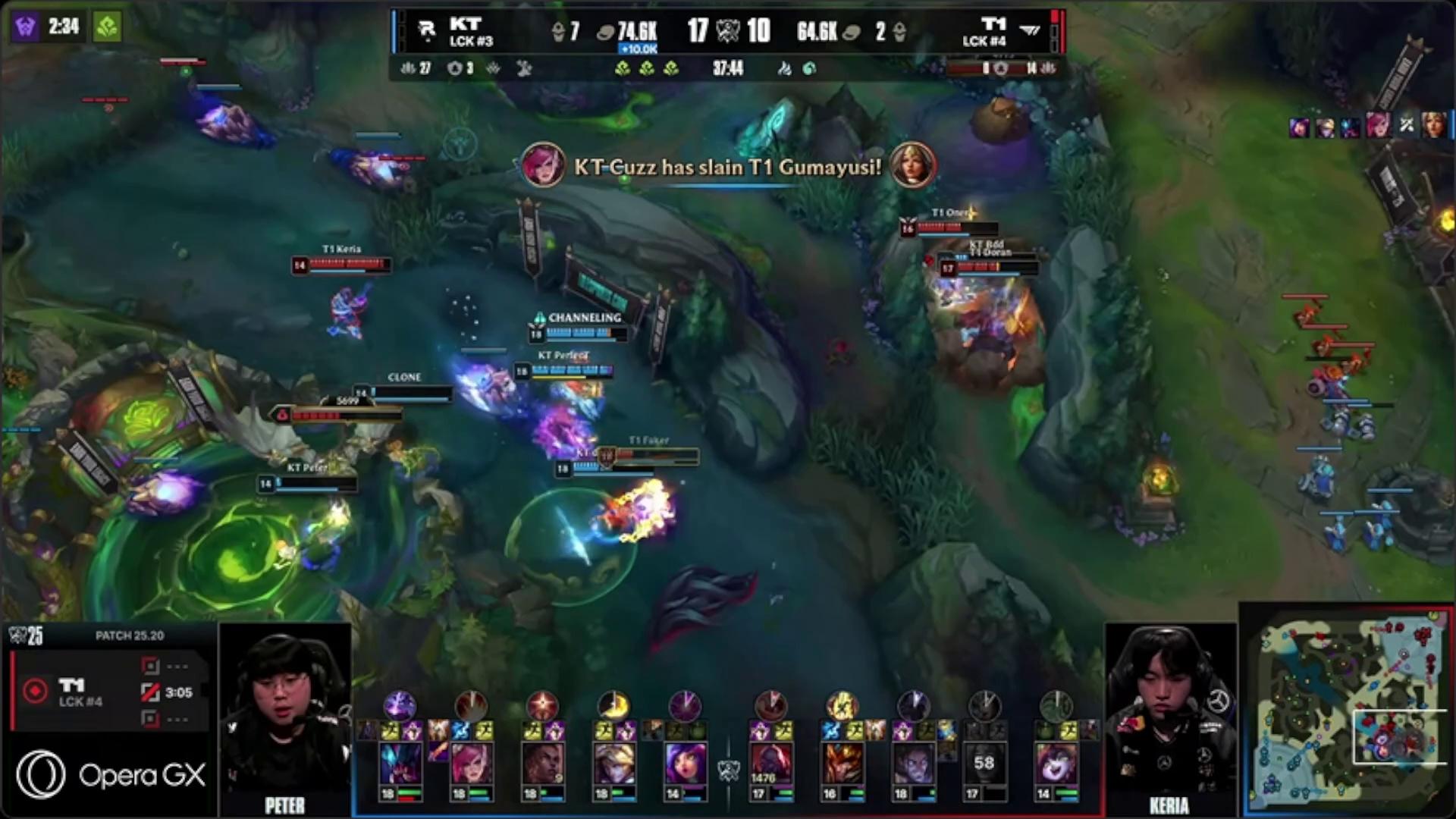Viewport: 1456px width, 819px height.
Task: Select the pink-haired Vi portrait in the bottom bar
Action: coord(470,764)
